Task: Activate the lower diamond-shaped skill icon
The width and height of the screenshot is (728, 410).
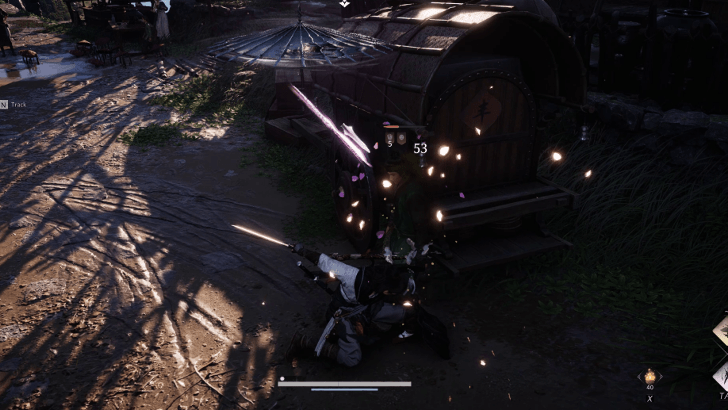Action: 721,375
